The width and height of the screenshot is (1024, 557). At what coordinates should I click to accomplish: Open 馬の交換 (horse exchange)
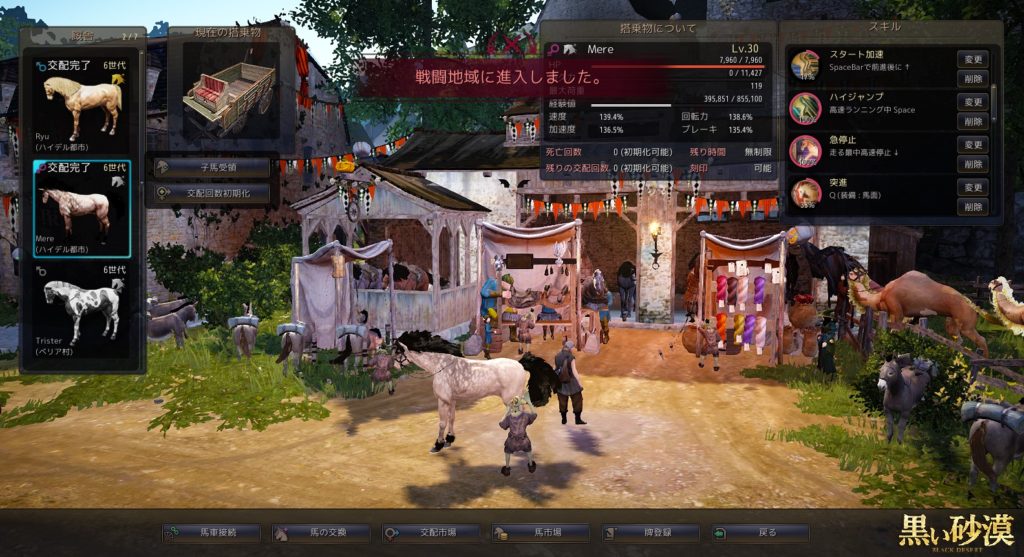point(321,534)
